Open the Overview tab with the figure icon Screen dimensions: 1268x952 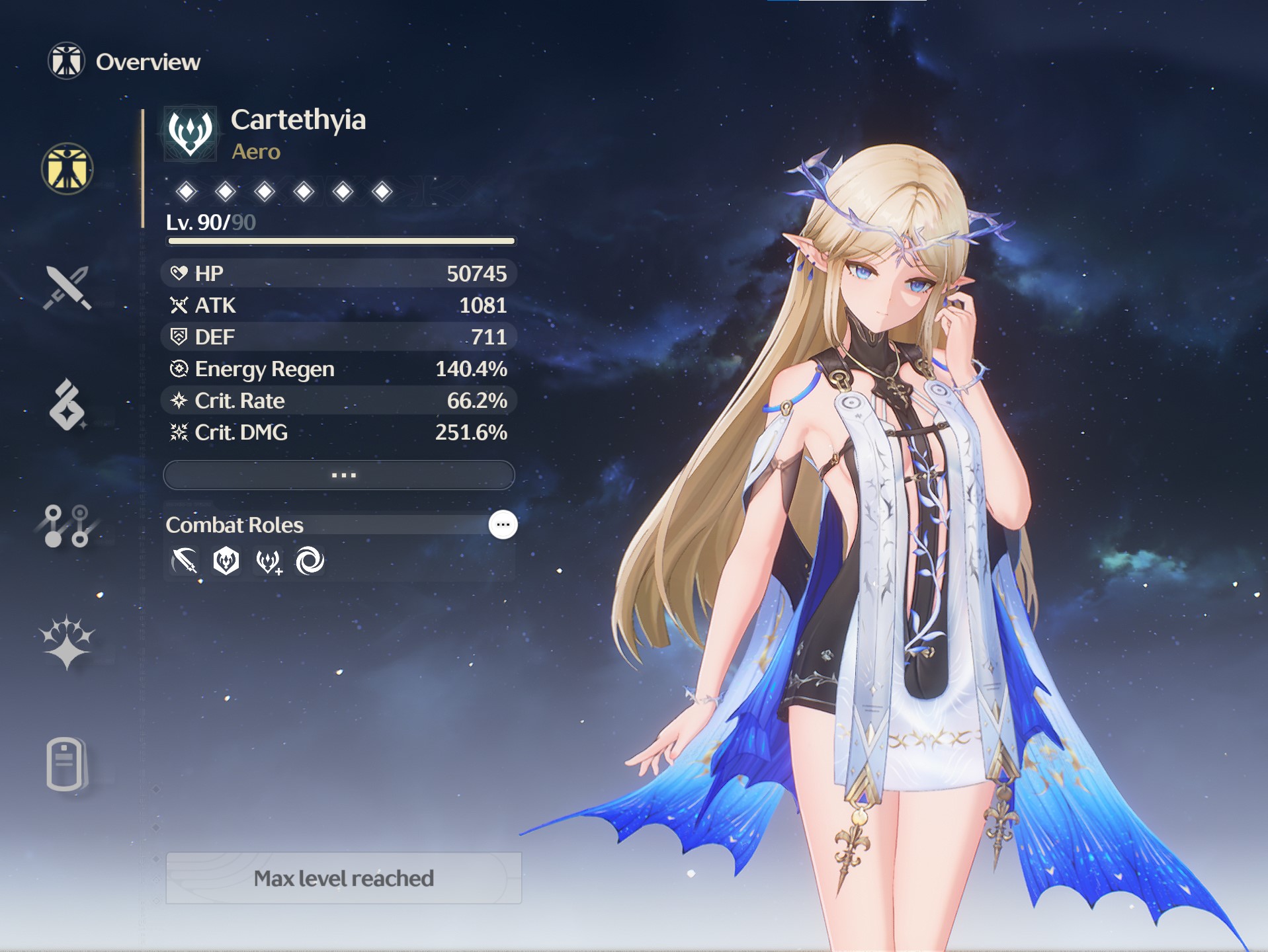pyautogui.click(x=67, y=169)
